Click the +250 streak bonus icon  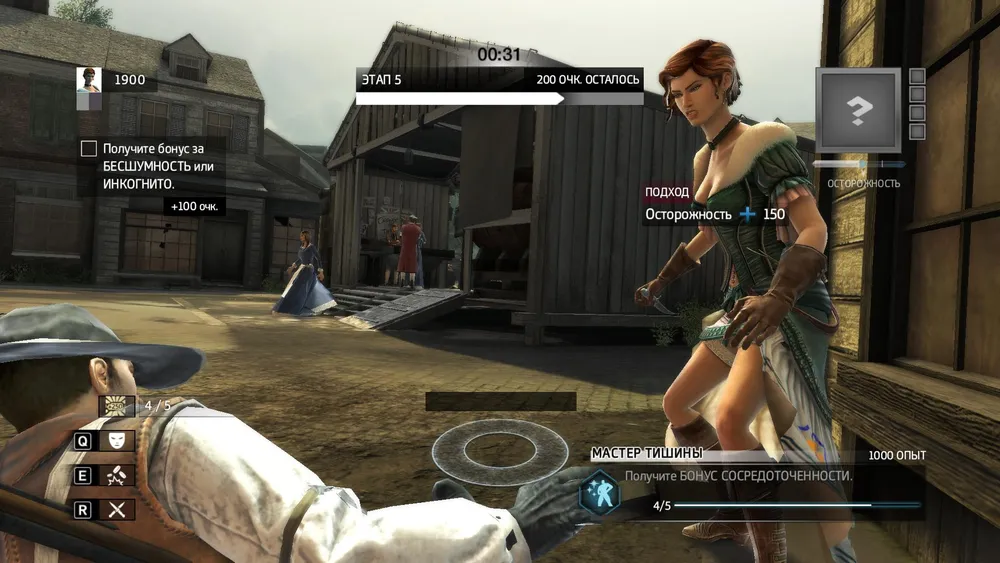pyautogui.click(x=117, y=406)
